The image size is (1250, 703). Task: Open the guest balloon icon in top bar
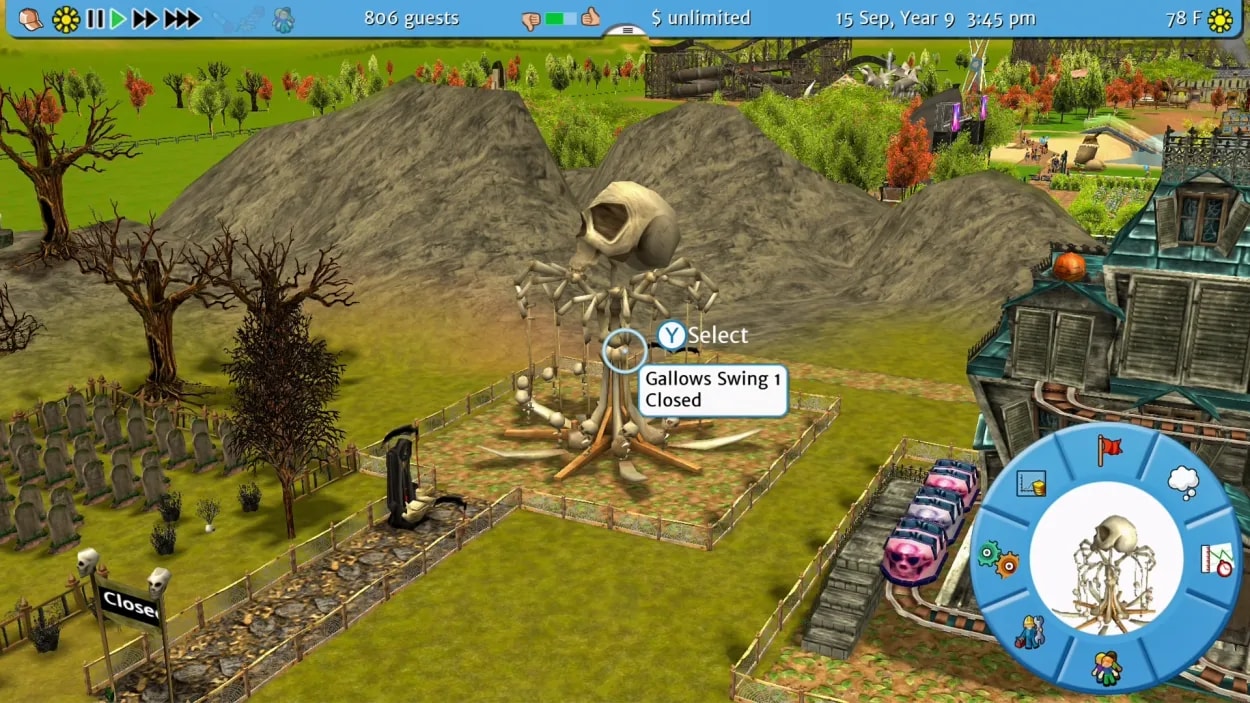click(x=283, y=18)
